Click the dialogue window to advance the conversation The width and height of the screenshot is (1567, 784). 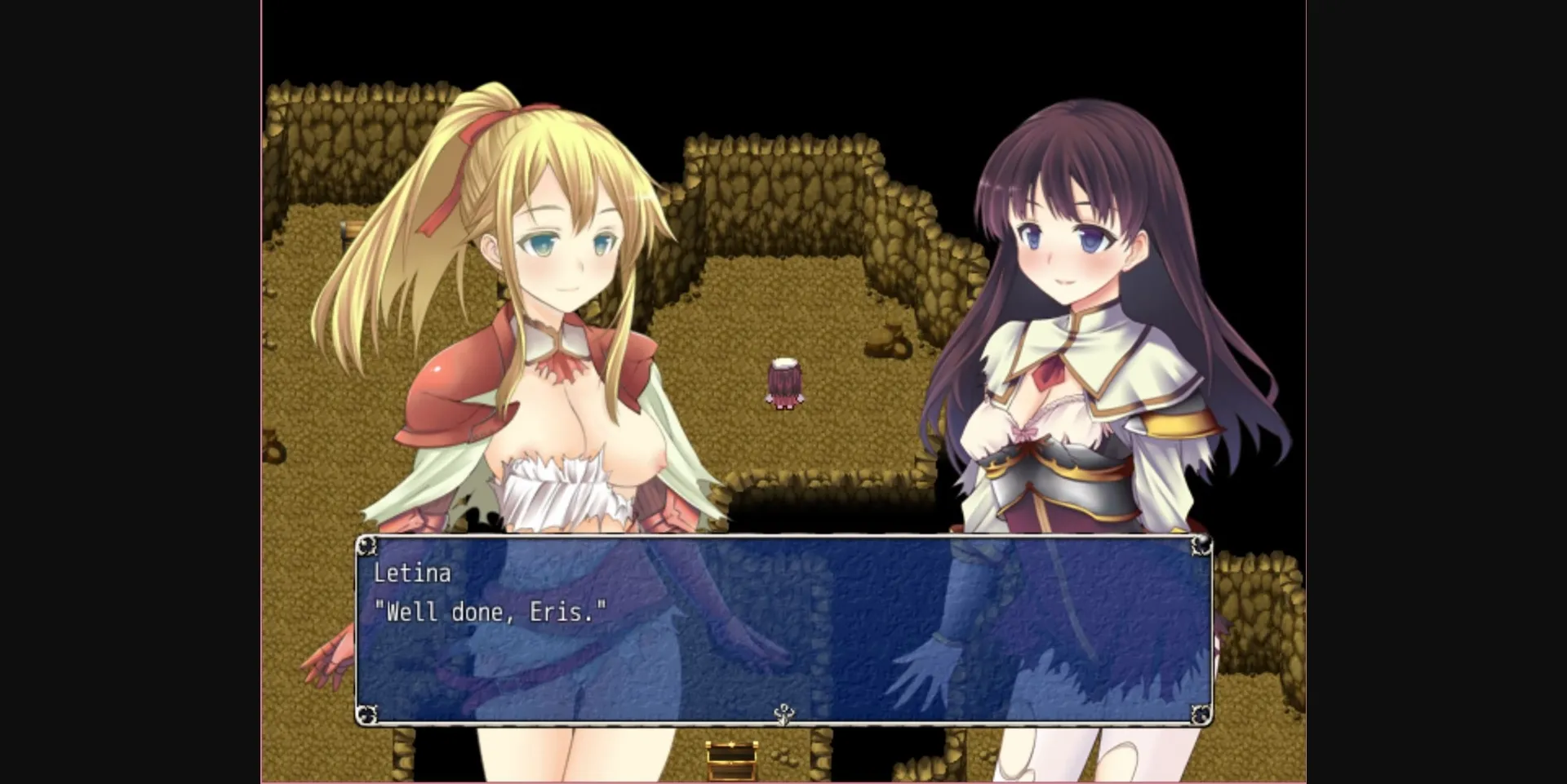coord(783,644)
